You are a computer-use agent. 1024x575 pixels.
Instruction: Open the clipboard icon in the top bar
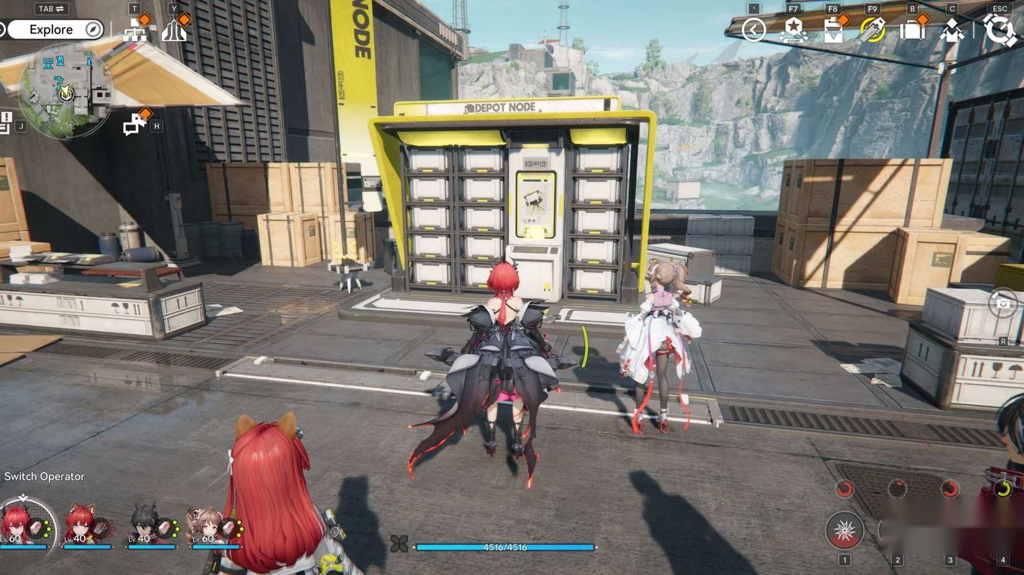(833, 31)
